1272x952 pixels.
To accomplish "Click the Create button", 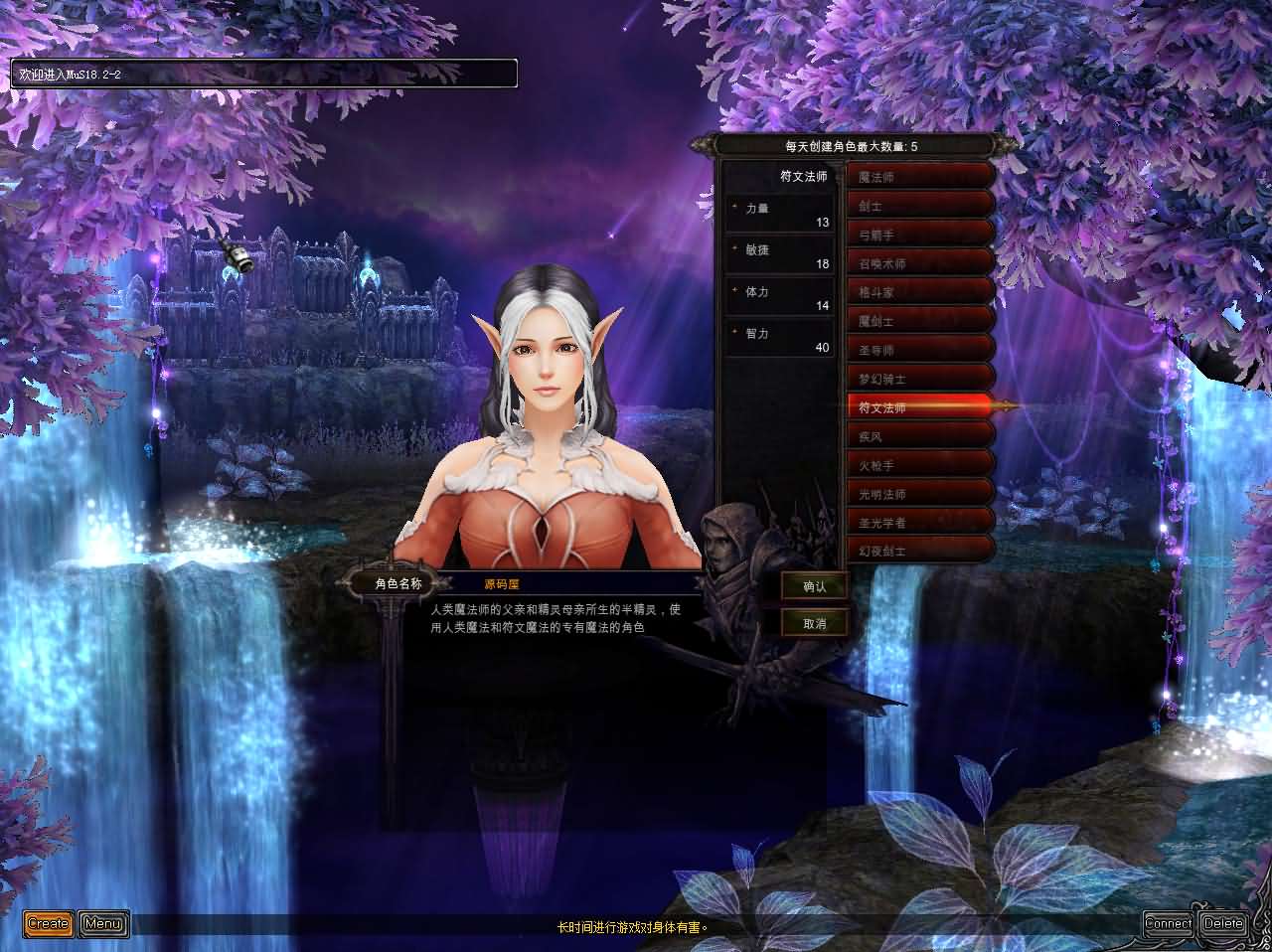I will pyautogui.click(x=48, y=923).
